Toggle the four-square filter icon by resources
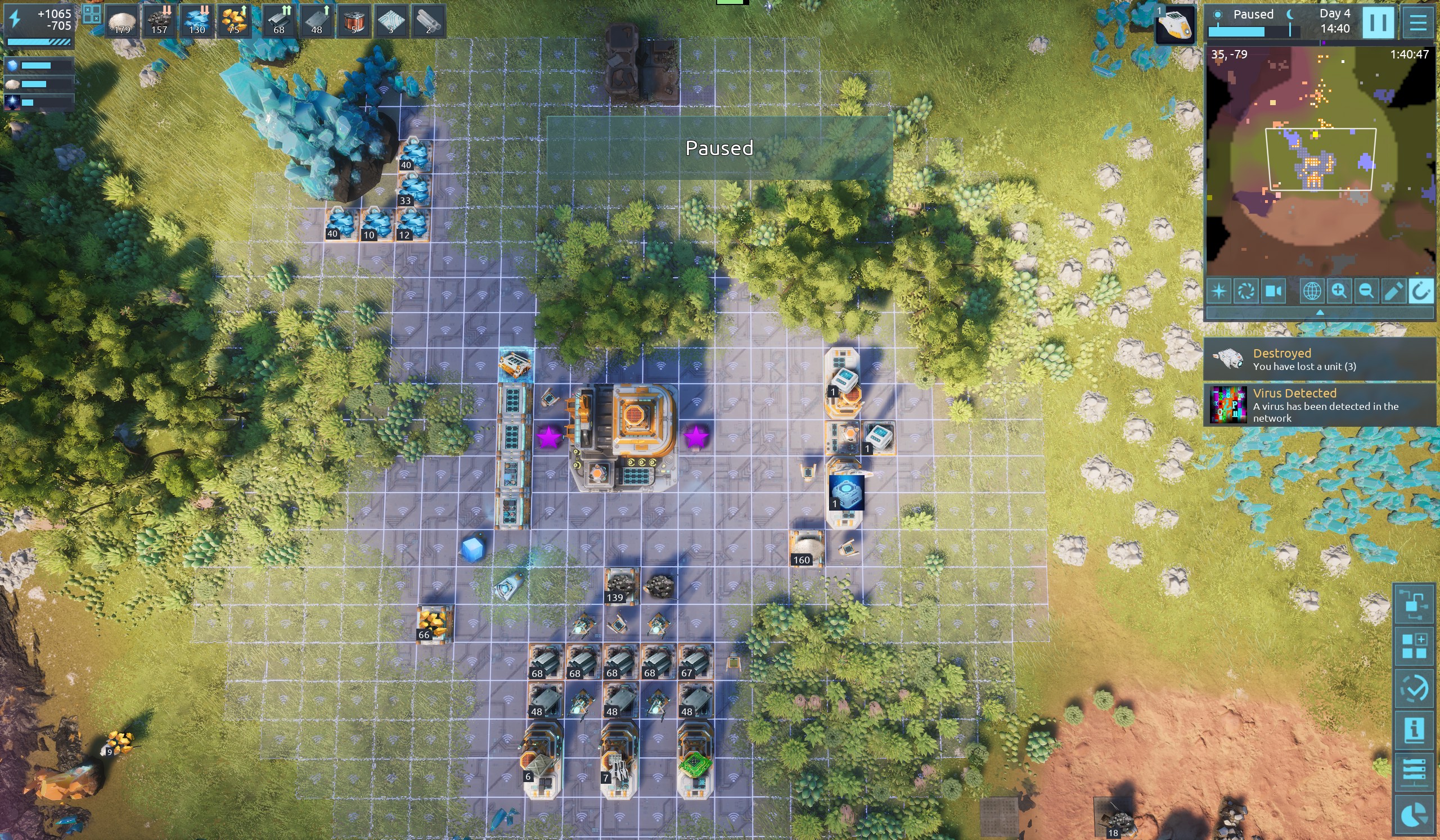This screenshot has width=1440, height=840. tap(92, 13)
